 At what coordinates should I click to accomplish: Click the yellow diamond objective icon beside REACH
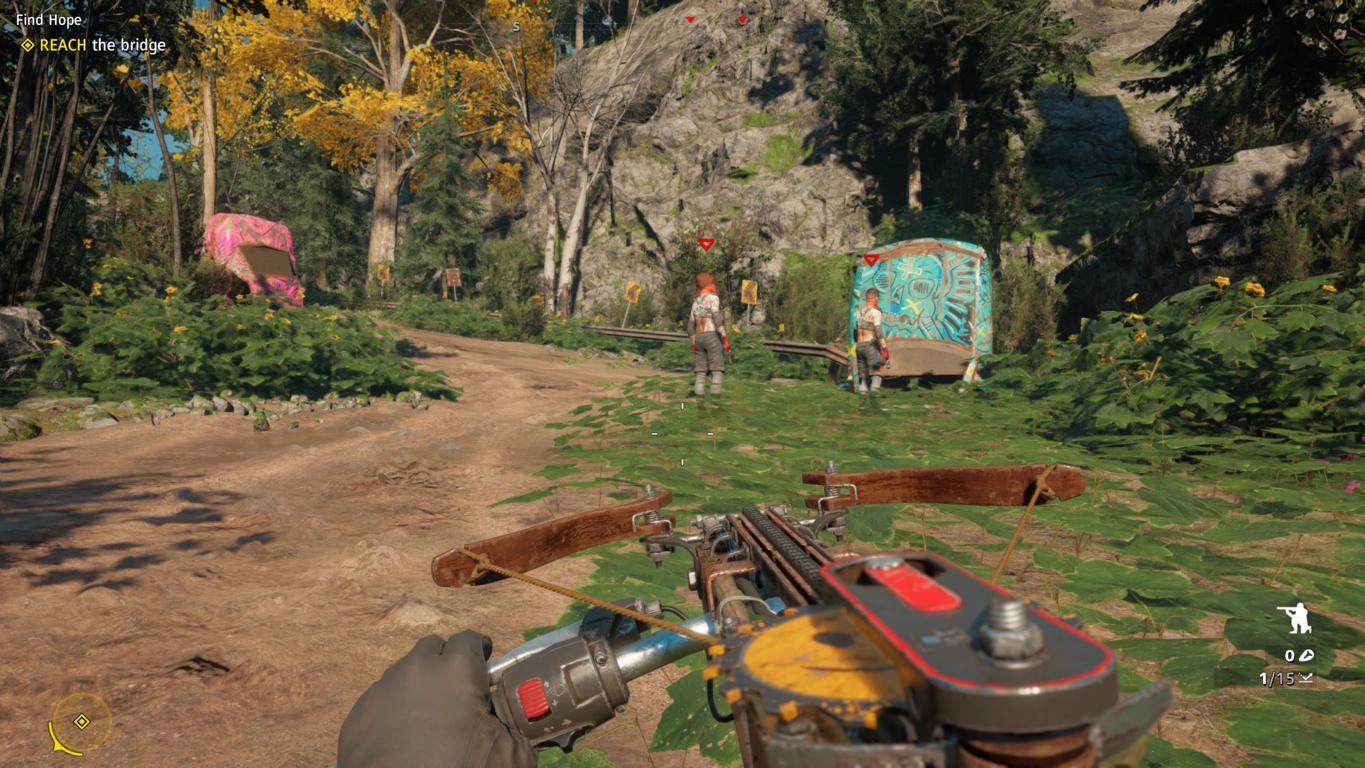[x=28, y=45]
